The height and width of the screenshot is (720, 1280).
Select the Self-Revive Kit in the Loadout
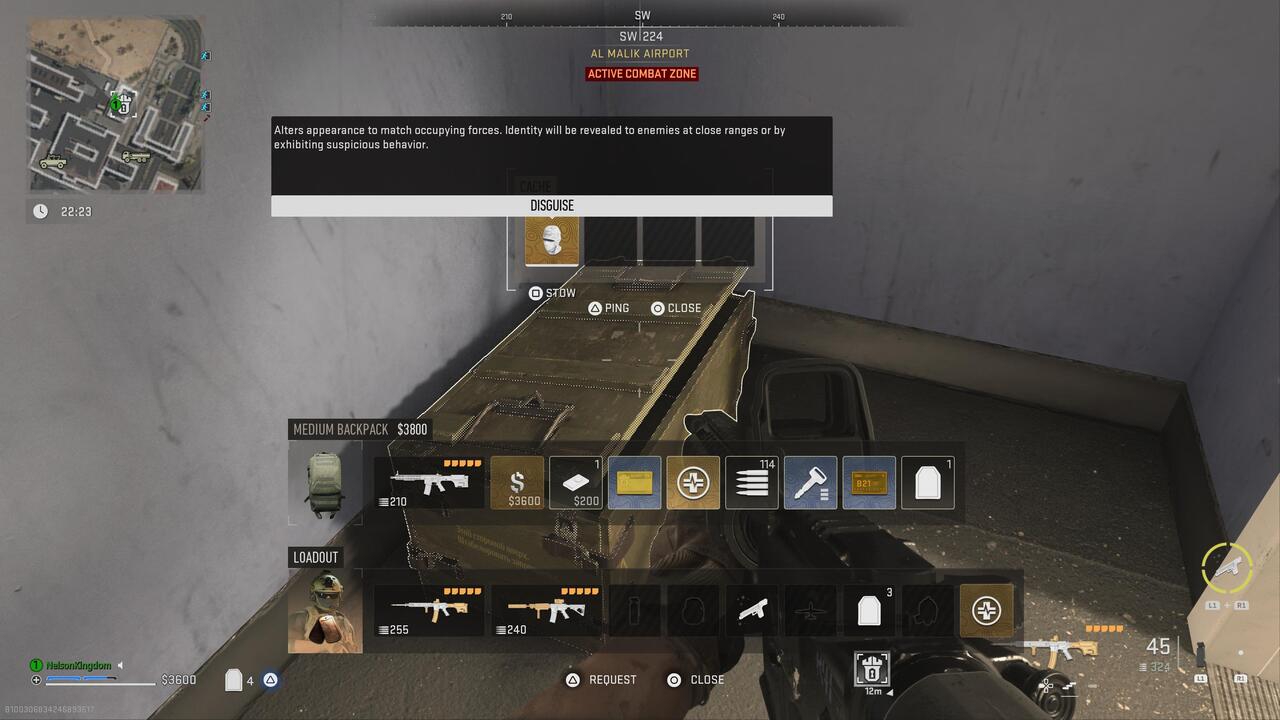[987, 610]
